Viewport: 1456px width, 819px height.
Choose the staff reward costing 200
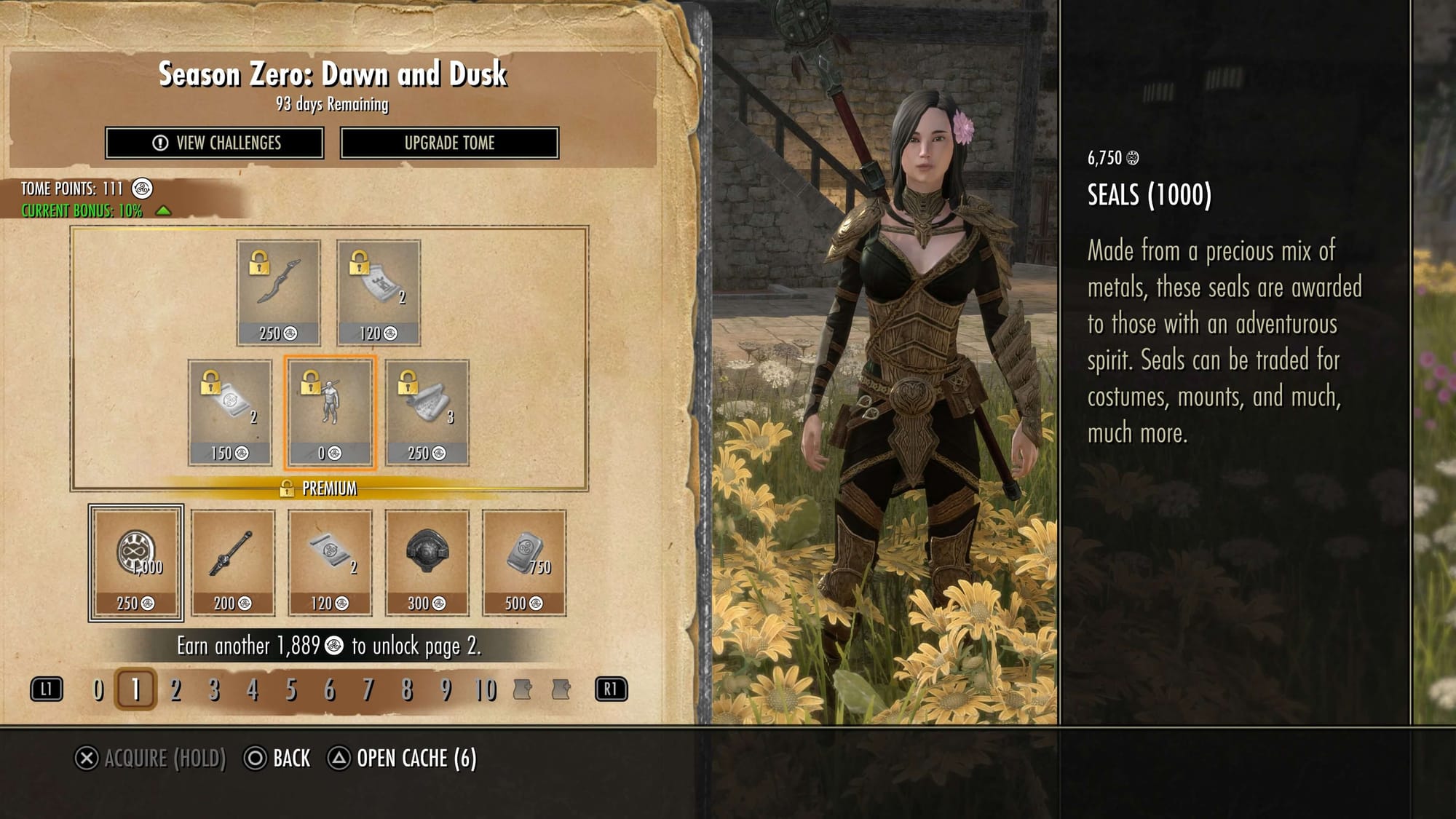pos(233,563)
